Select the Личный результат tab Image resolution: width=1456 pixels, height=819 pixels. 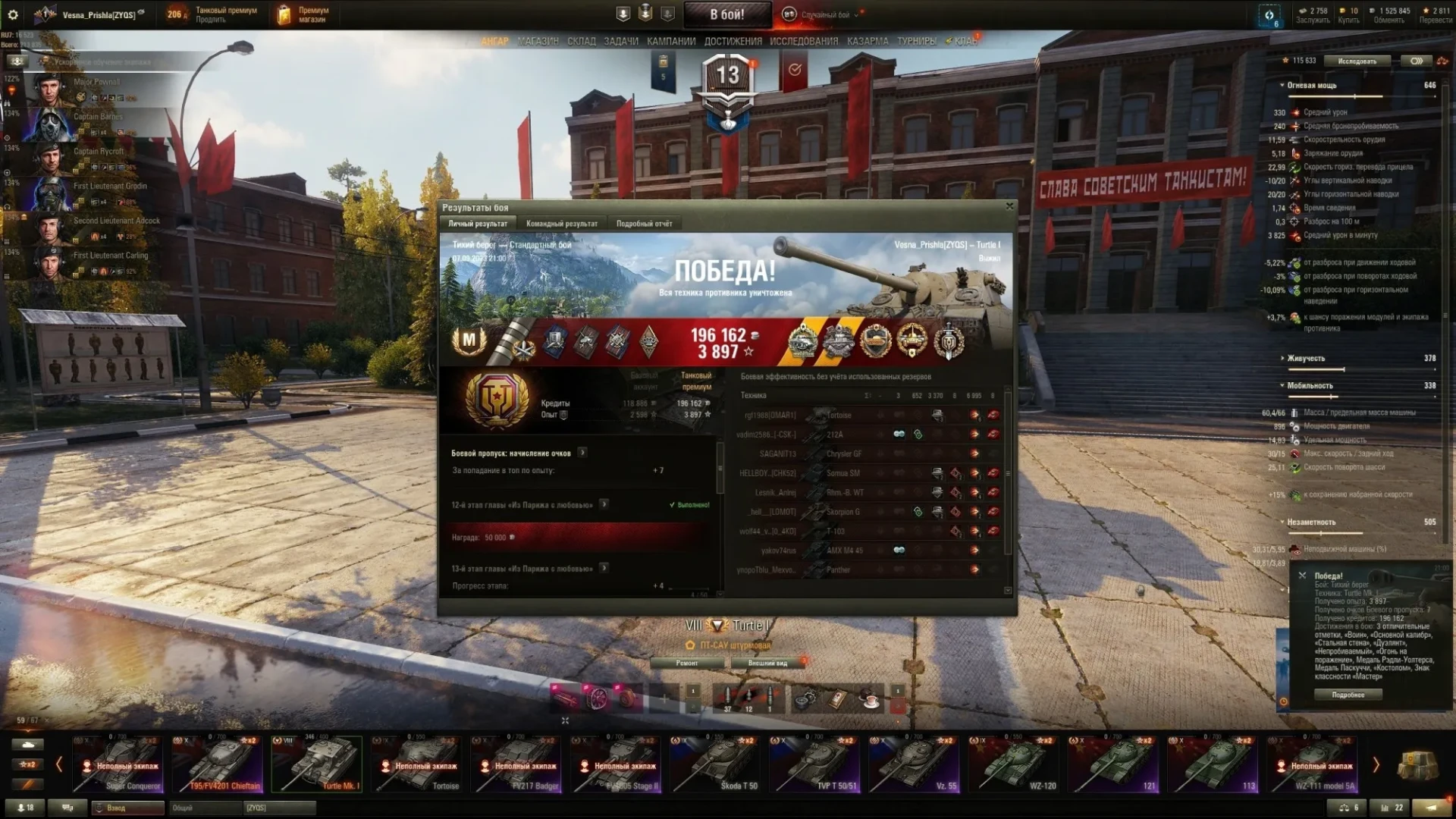(478, 224)
